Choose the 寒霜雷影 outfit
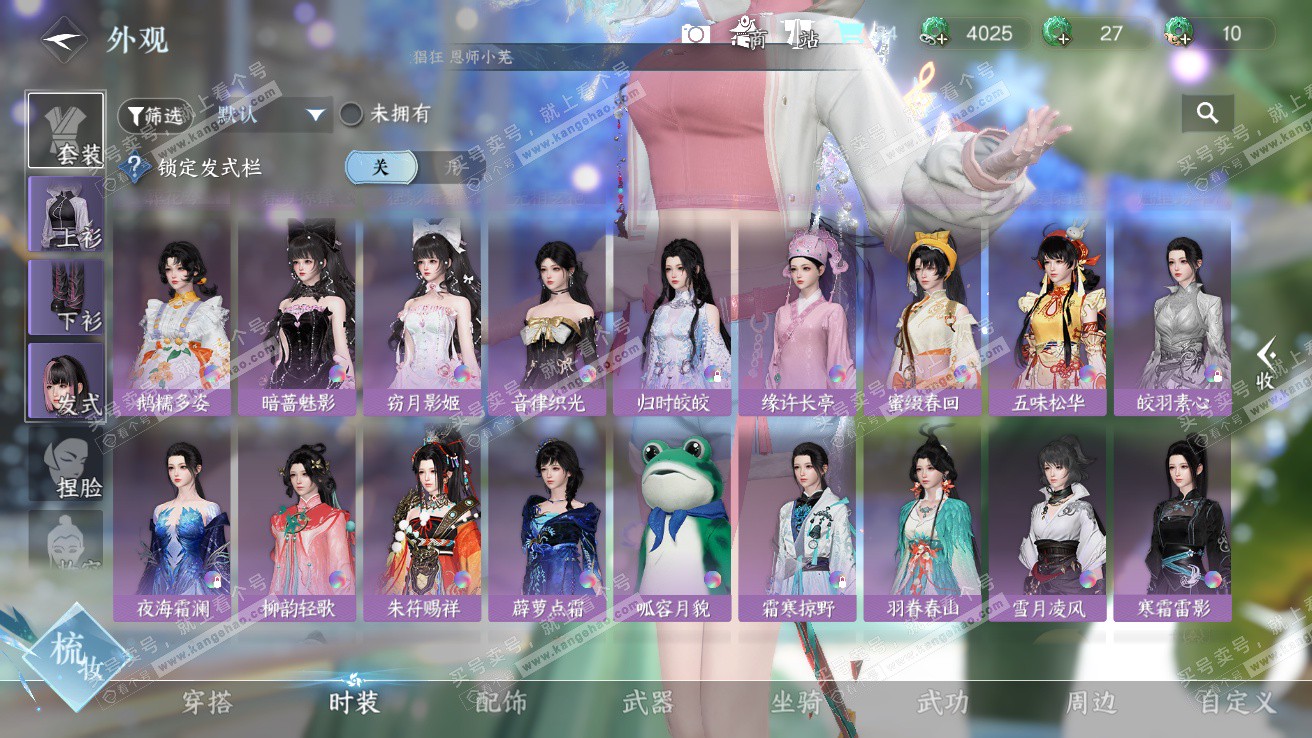This screenshot has height=738, width=1312. click(1174, 523)
